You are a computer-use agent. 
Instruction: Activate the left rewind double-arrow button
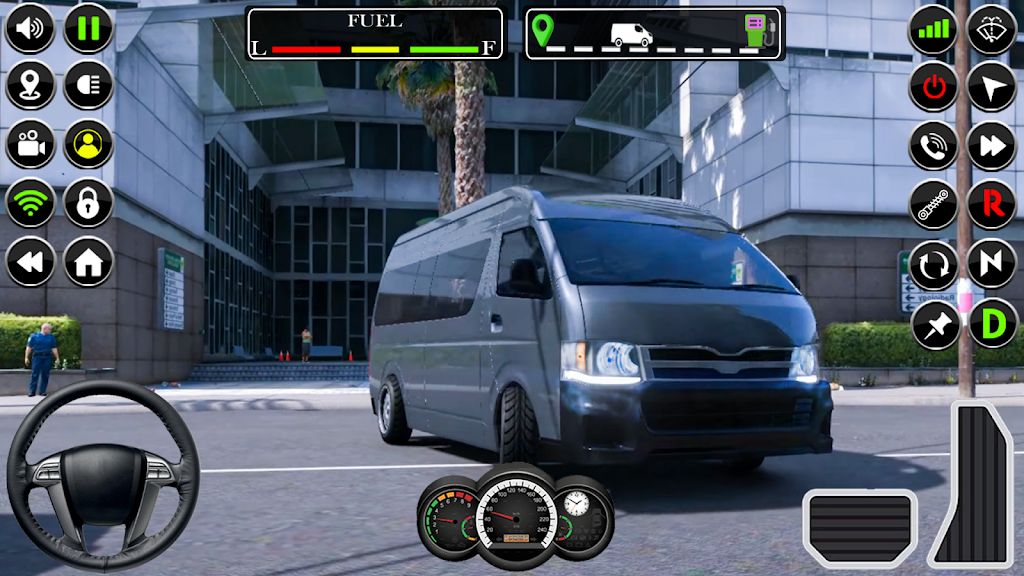(x=30, y=263)
